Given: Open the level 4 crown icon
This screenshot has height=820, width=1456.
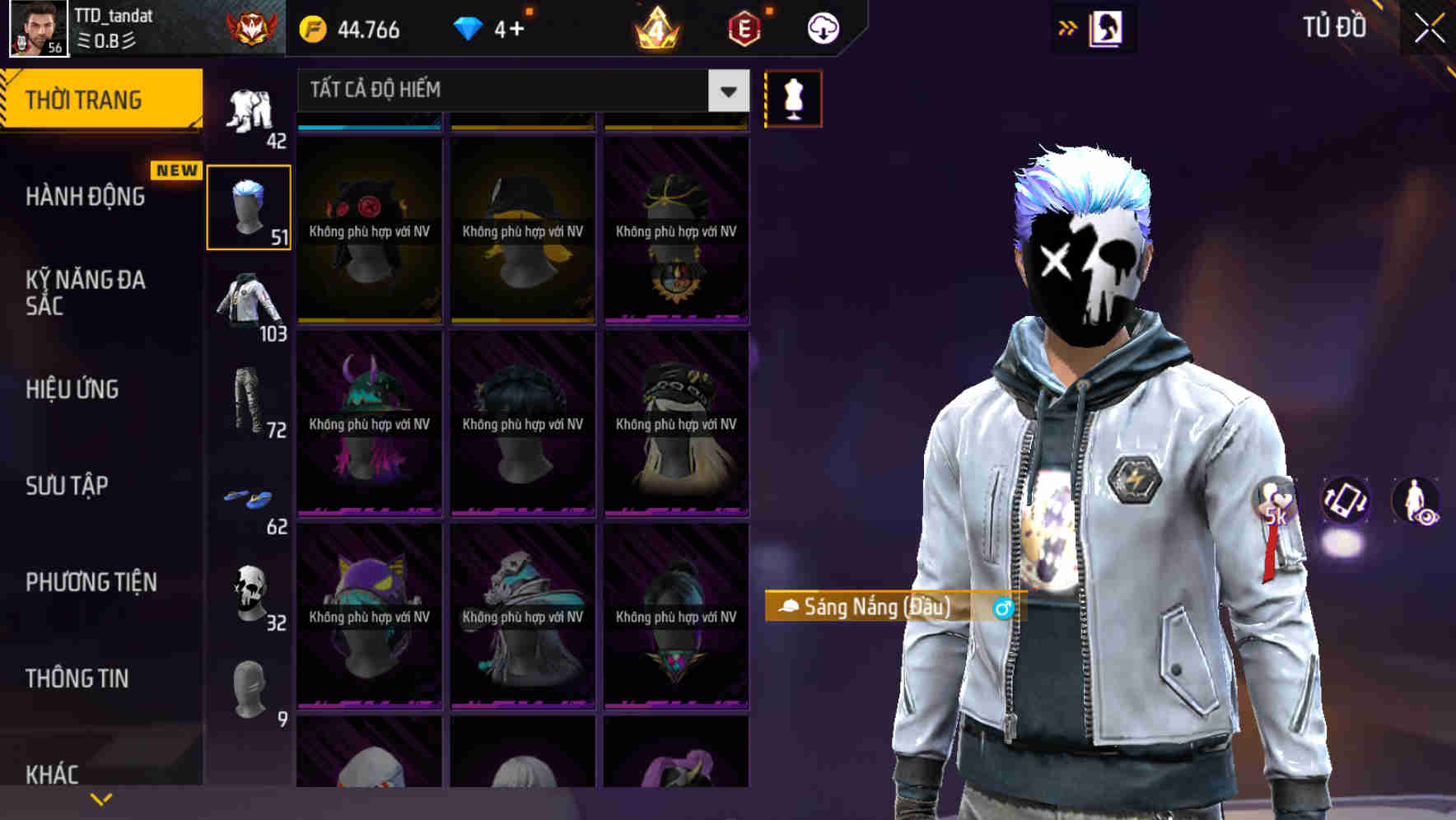Looking at the screenshot, I should [x=656, y=27].
